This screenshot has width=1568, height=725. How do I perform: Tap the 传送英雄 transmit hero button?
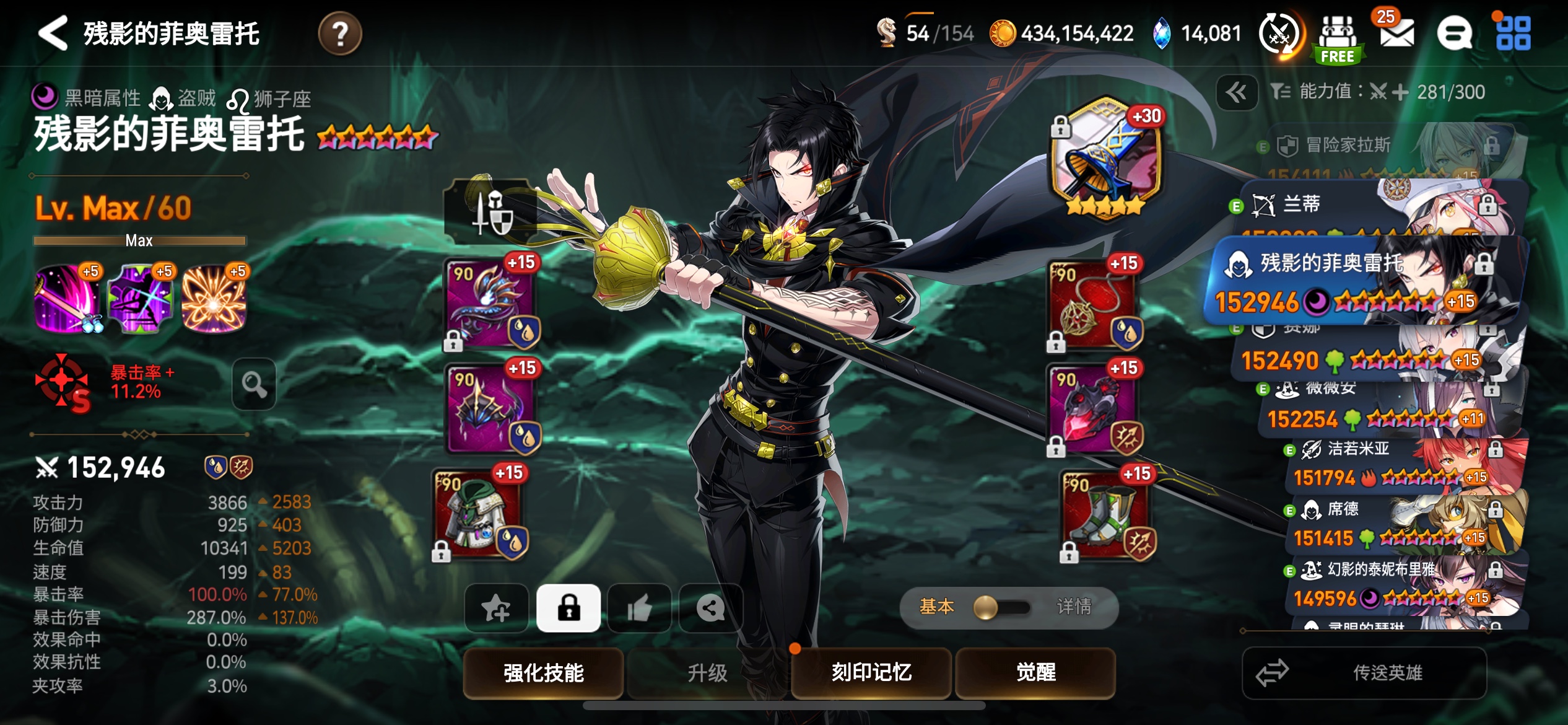coord(1364,672)
